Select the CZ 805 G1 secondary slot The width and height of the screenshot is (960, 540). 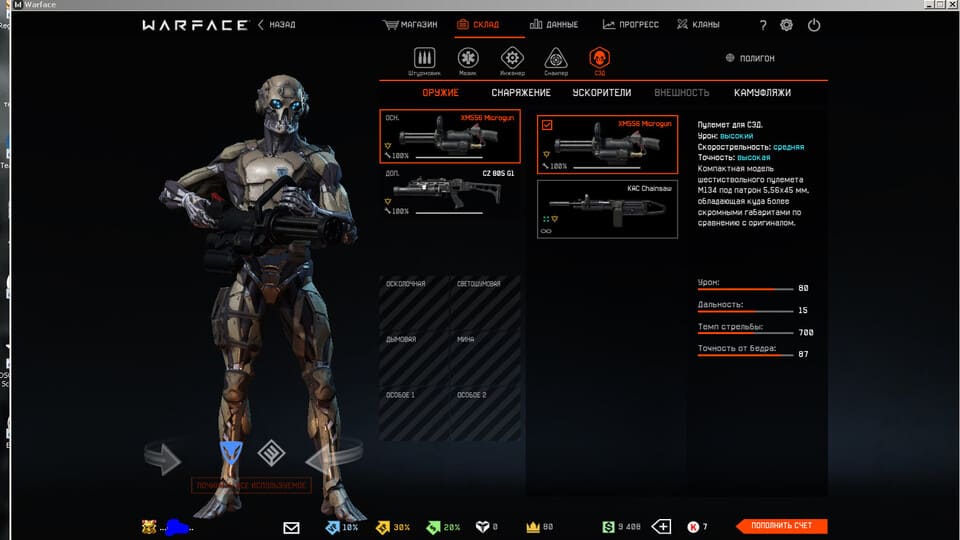(x=449, y=192)
